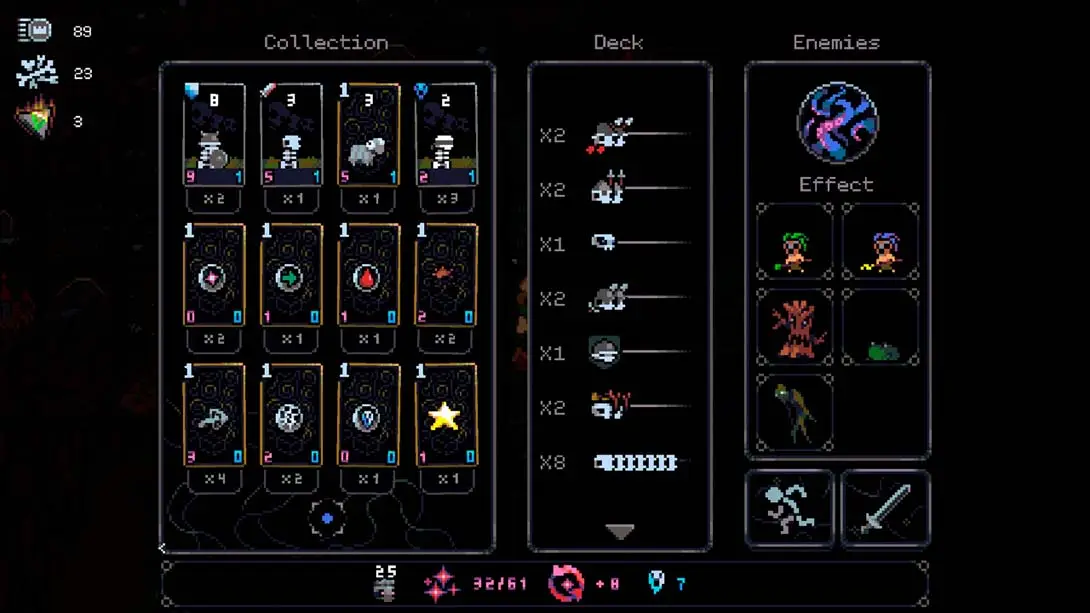Screen dimensions: 1090x613
Task: Select the pink sparkle spell card
Action: [213, 276]
